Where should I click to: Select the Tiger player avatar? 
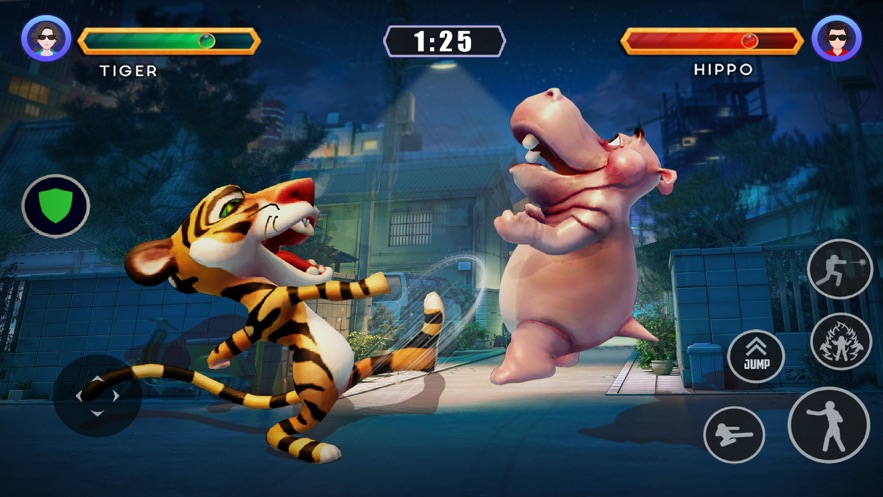pyautogui.click(x=46, y=39)
